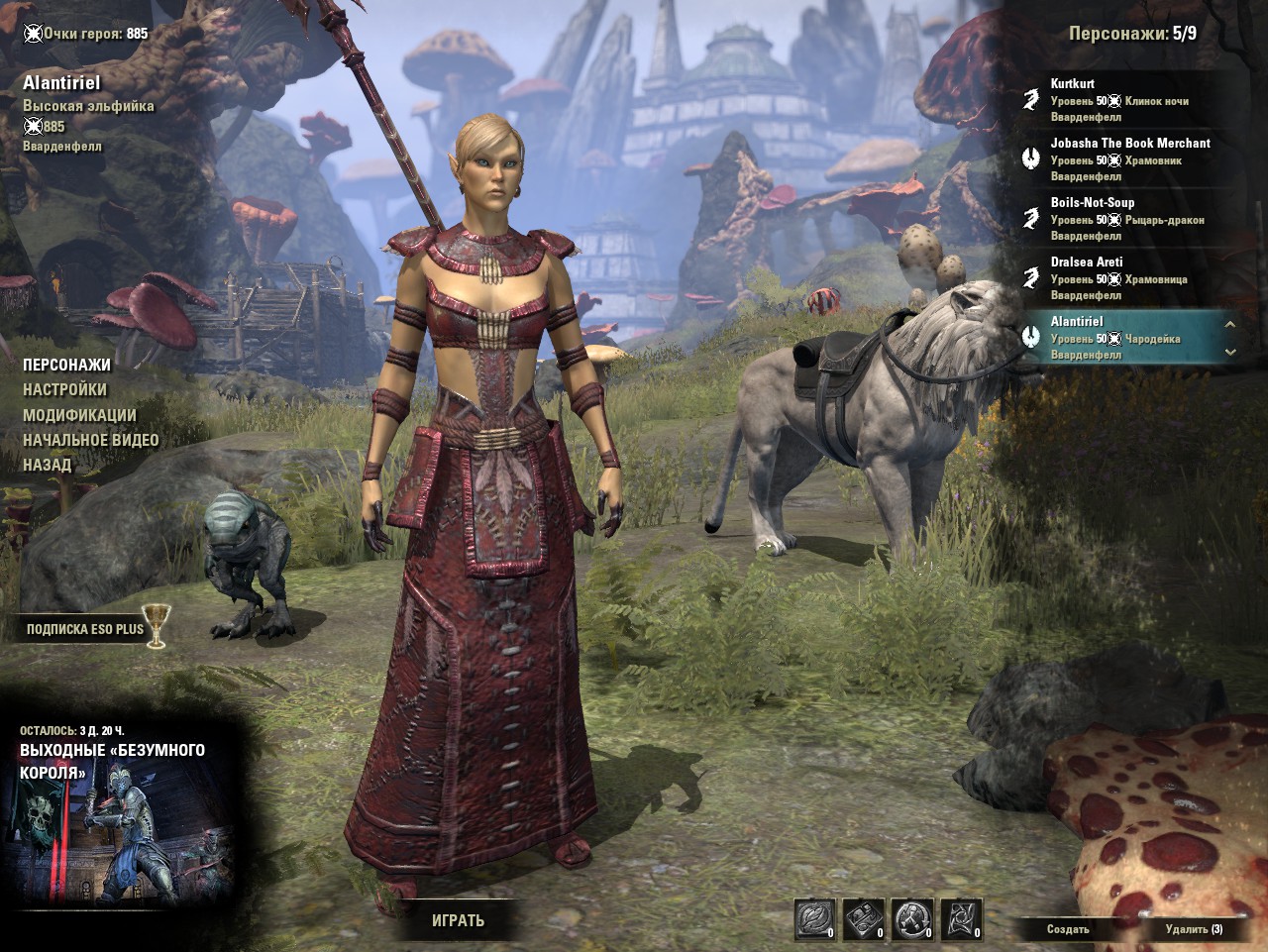Delete the character with Удалить
The width and height of the screenshot is (1268, 952).
[1194, 929]
